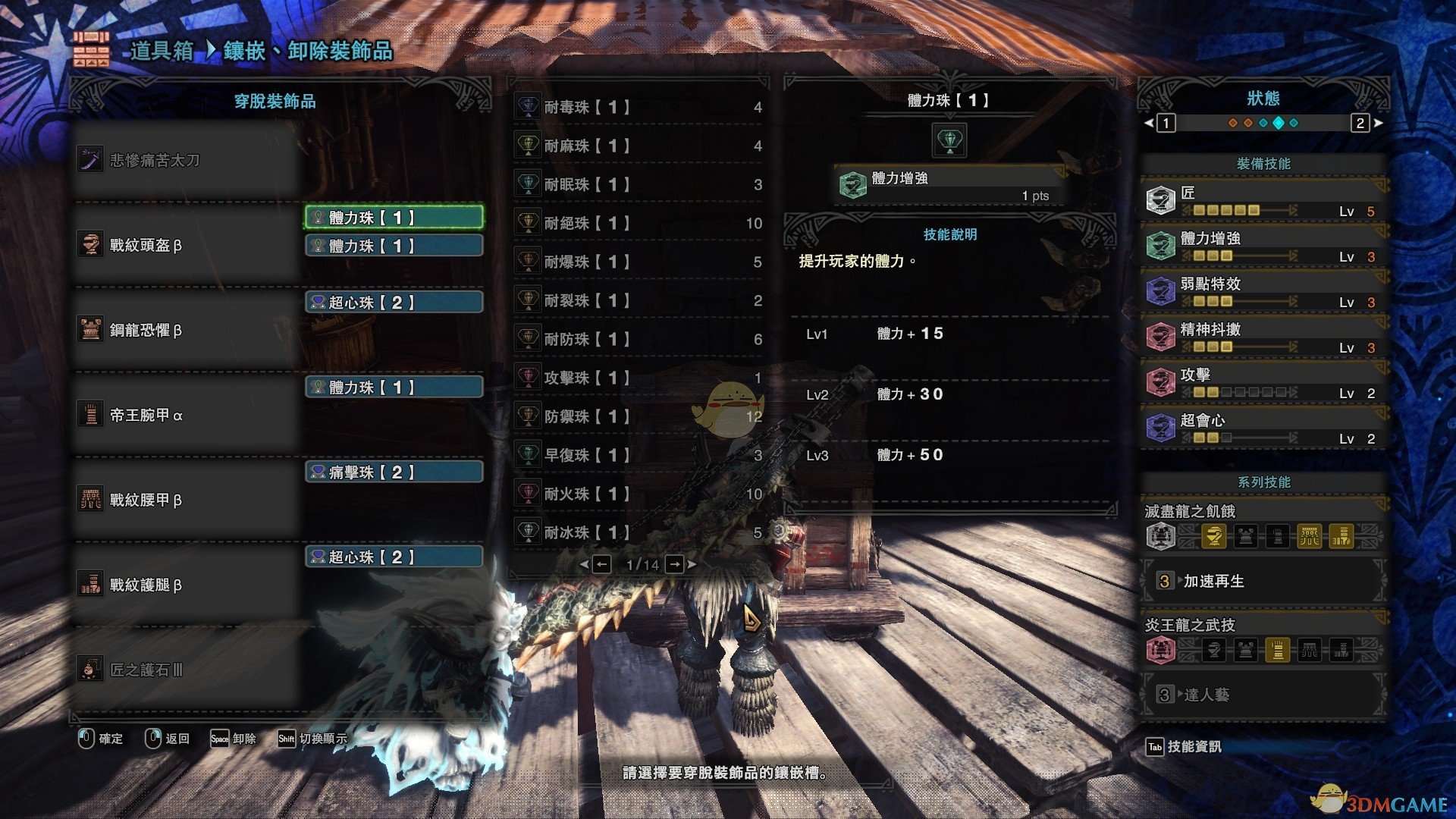
Task: Select 耐火珠【1】 in the list
Action: tap(639, 494)
